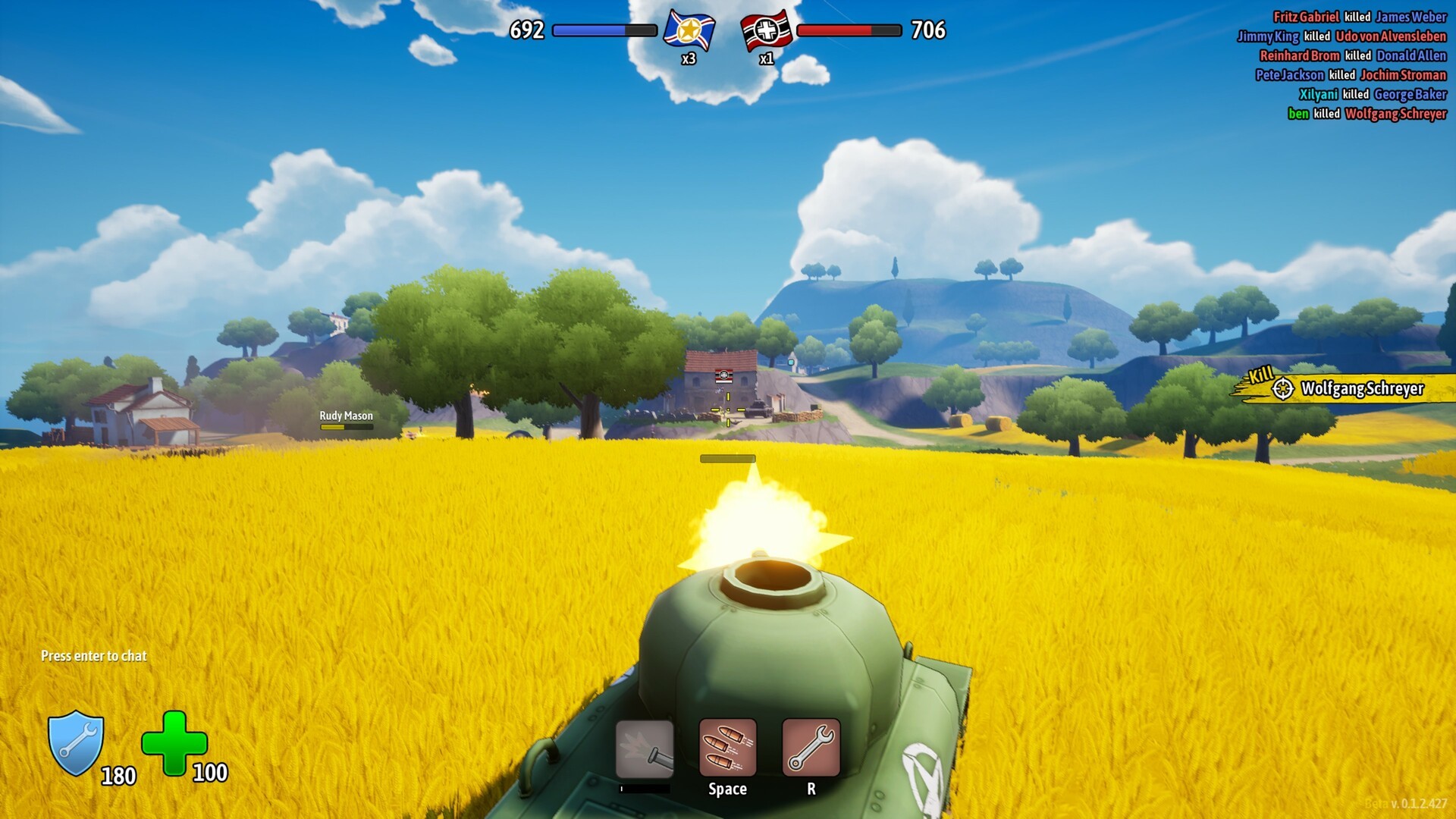Click the blue shield armor icon
The image size is (1456, 819).
[76, 742]
